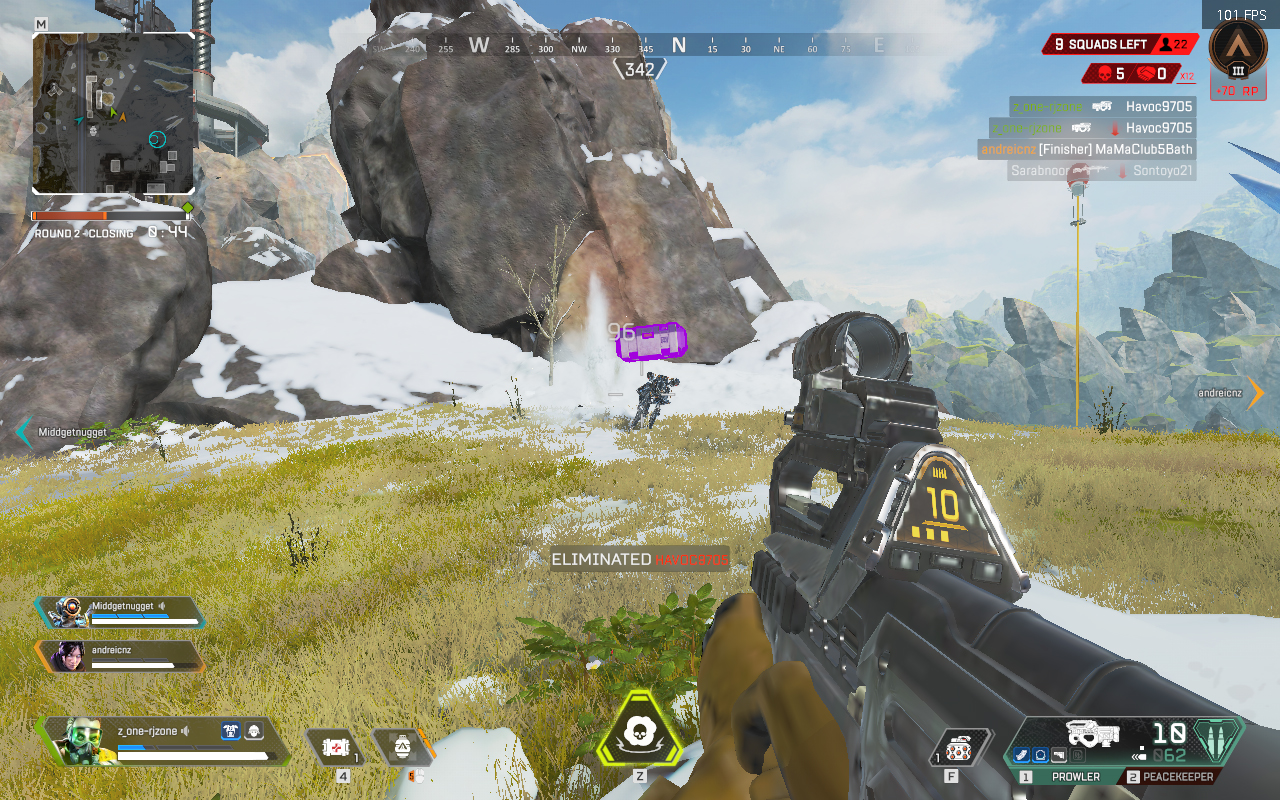Click the Prowler stock attachment icon
The image size is (1280, 800).
pyautogui.click(x=1058, y=756)
